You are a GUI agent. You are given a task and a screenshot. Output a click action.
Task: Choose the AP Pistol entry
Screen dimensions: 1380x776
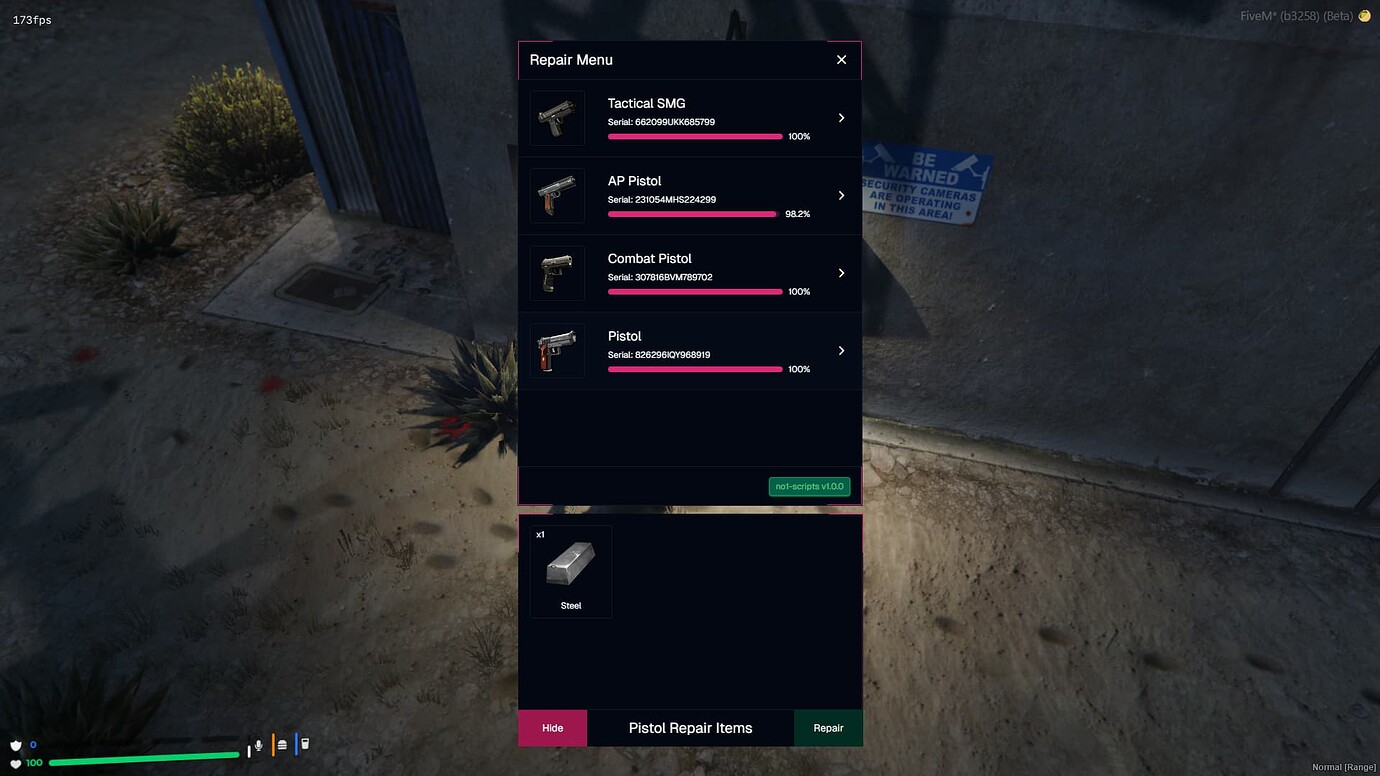point(690,196)
